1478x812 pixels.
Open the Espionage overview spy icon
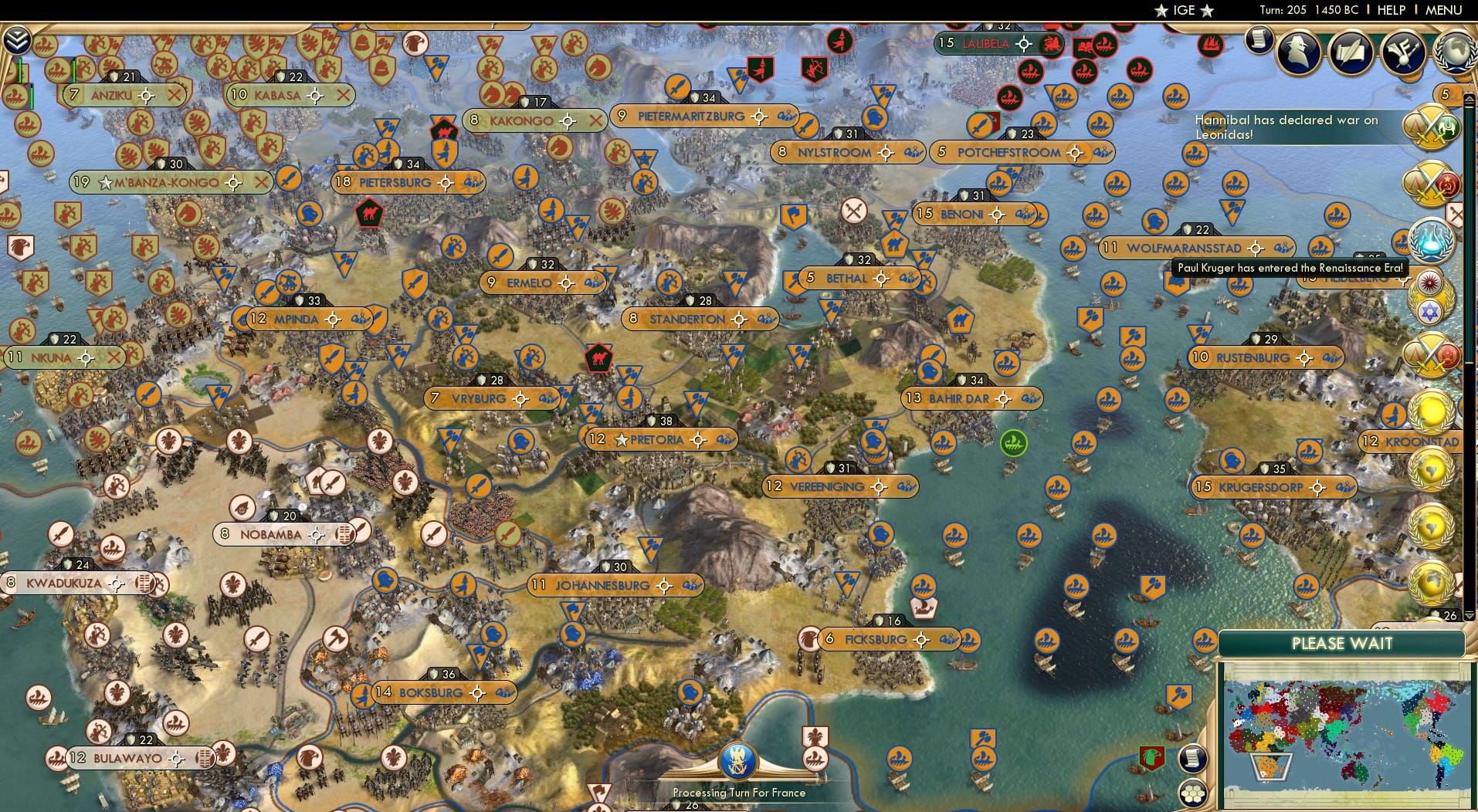tap(1298, 52)
